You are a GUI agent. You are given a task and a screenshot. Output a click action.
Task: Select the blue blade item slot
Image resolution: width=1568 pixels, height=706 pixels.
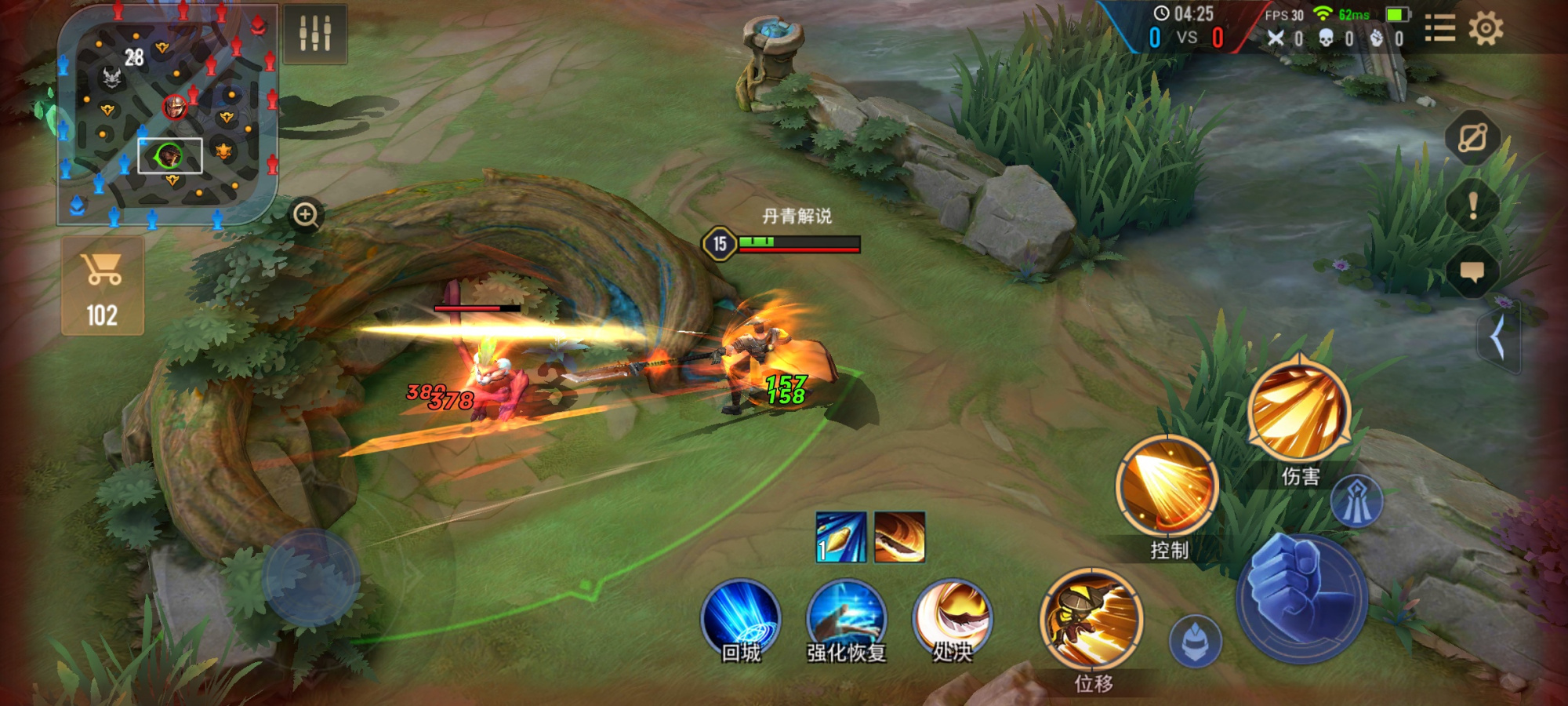tap(840, 537)
